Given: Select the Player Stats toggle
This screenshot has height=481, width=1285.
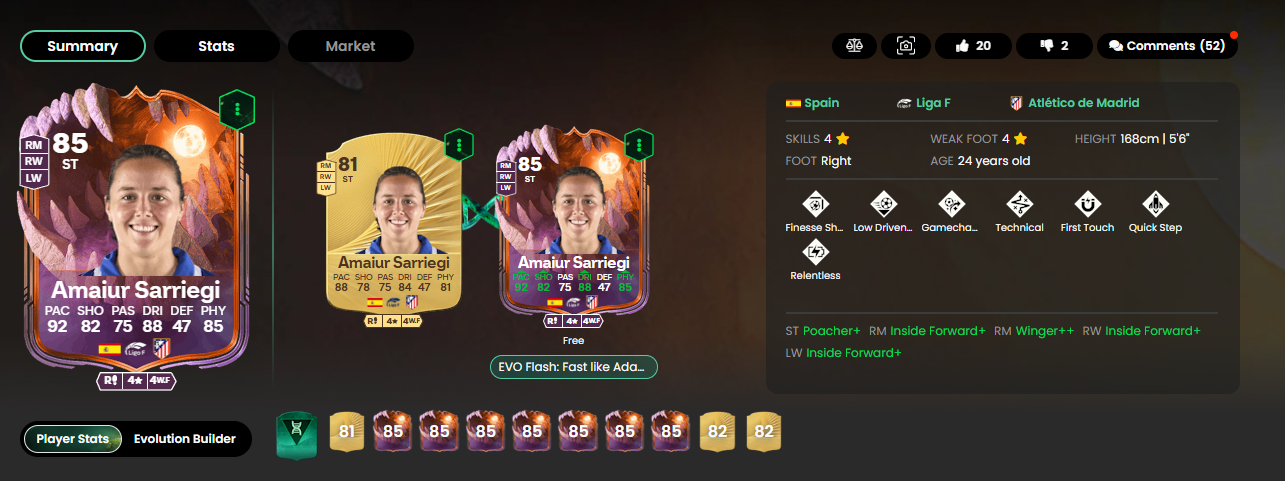Looking at the screenshot, I should coord(73,439).
